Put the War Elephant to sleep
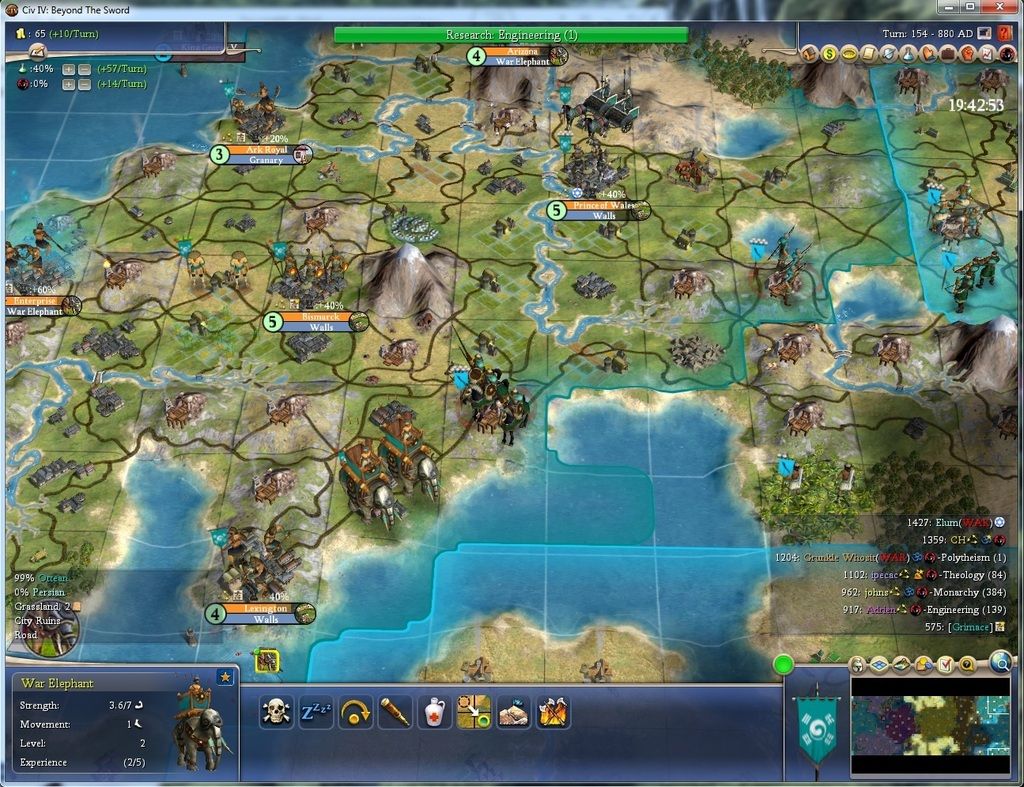This screenshot has height=787, width=1024. [x=316, y=711]
